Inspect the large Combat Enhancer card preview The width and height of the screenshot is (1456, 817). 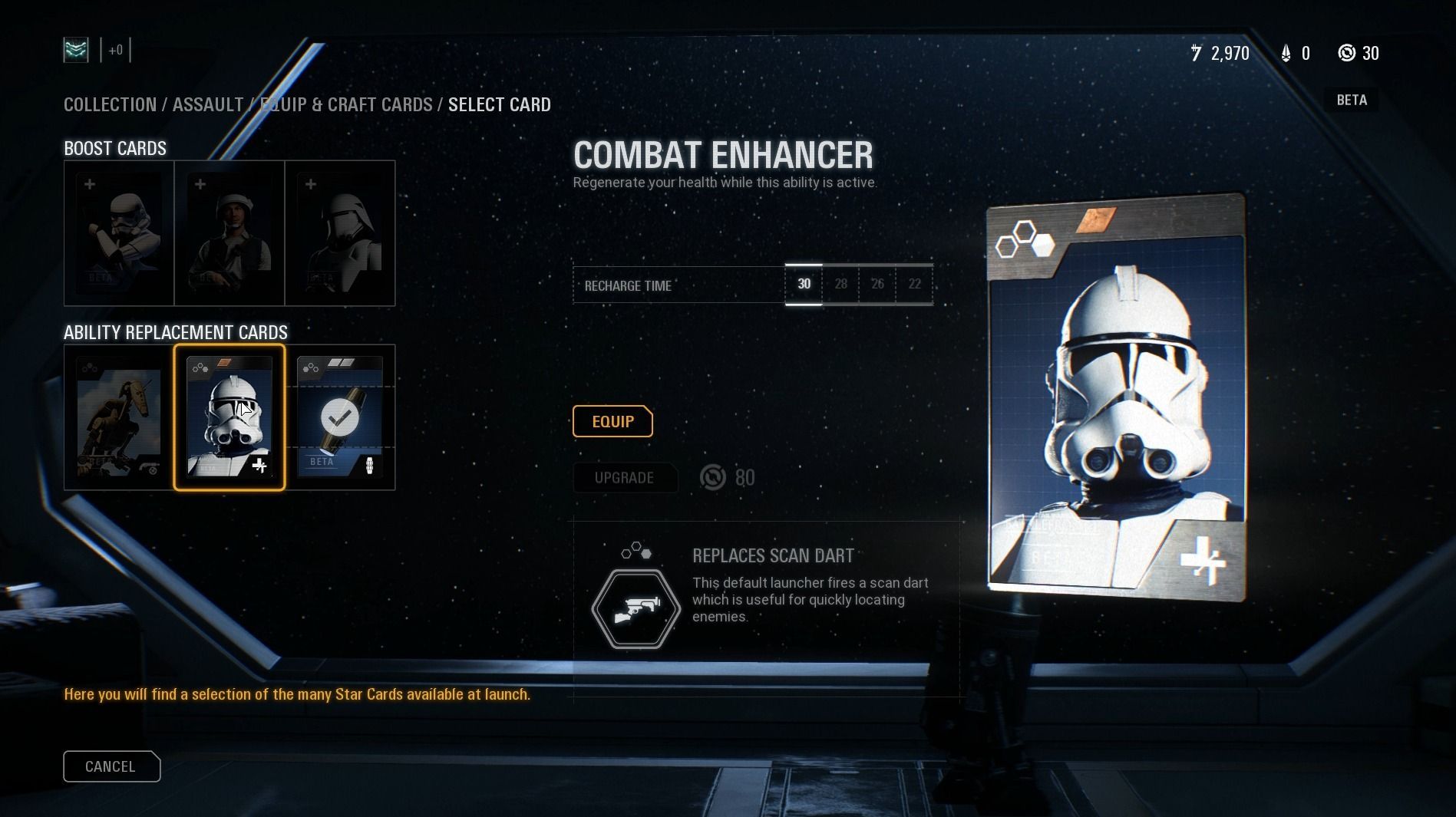pyautogui.click(x=1116, y=396)
